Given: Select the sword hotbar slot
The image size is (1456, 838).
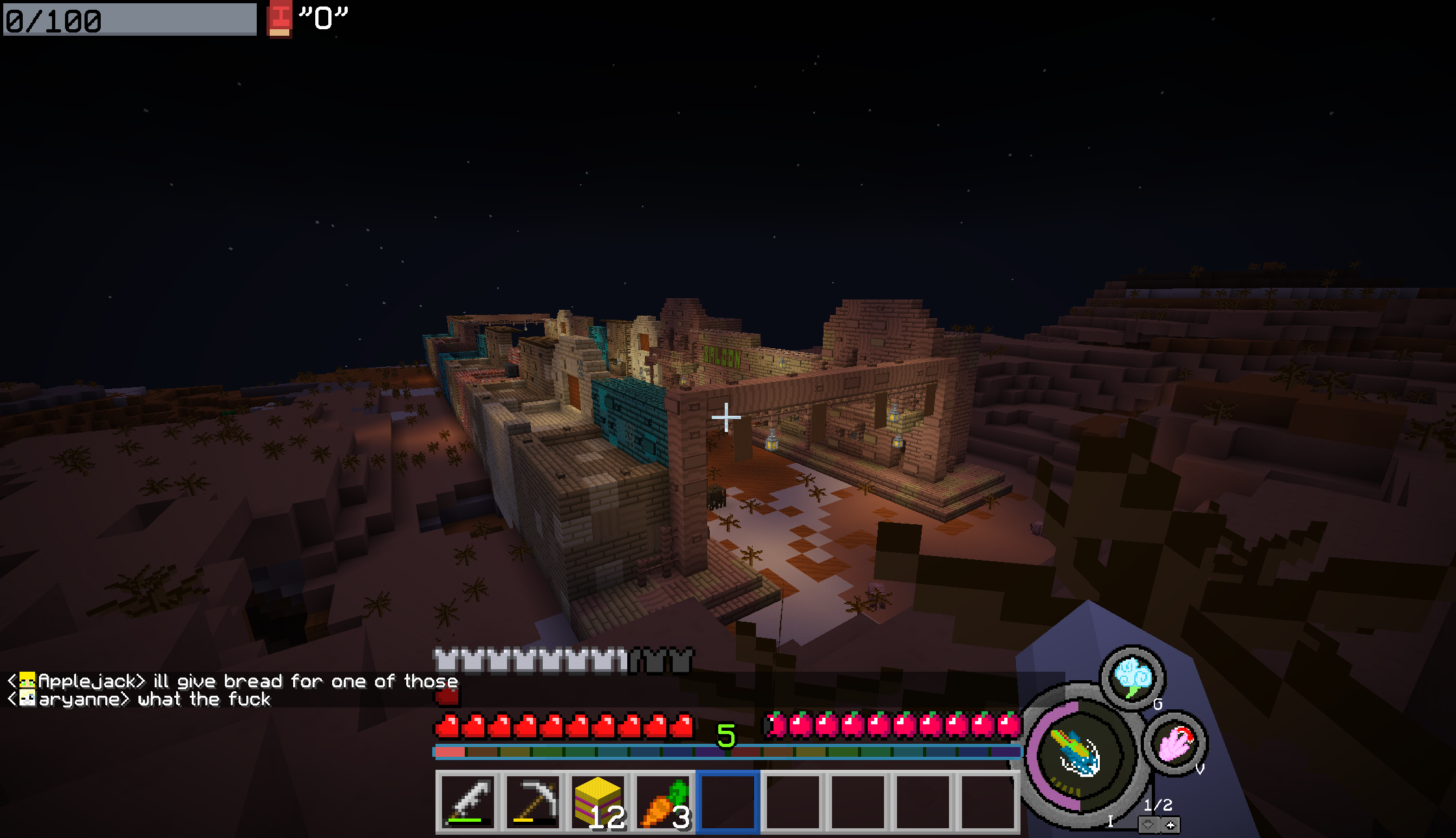Looking at the screenshot, I should coord(467,802).
